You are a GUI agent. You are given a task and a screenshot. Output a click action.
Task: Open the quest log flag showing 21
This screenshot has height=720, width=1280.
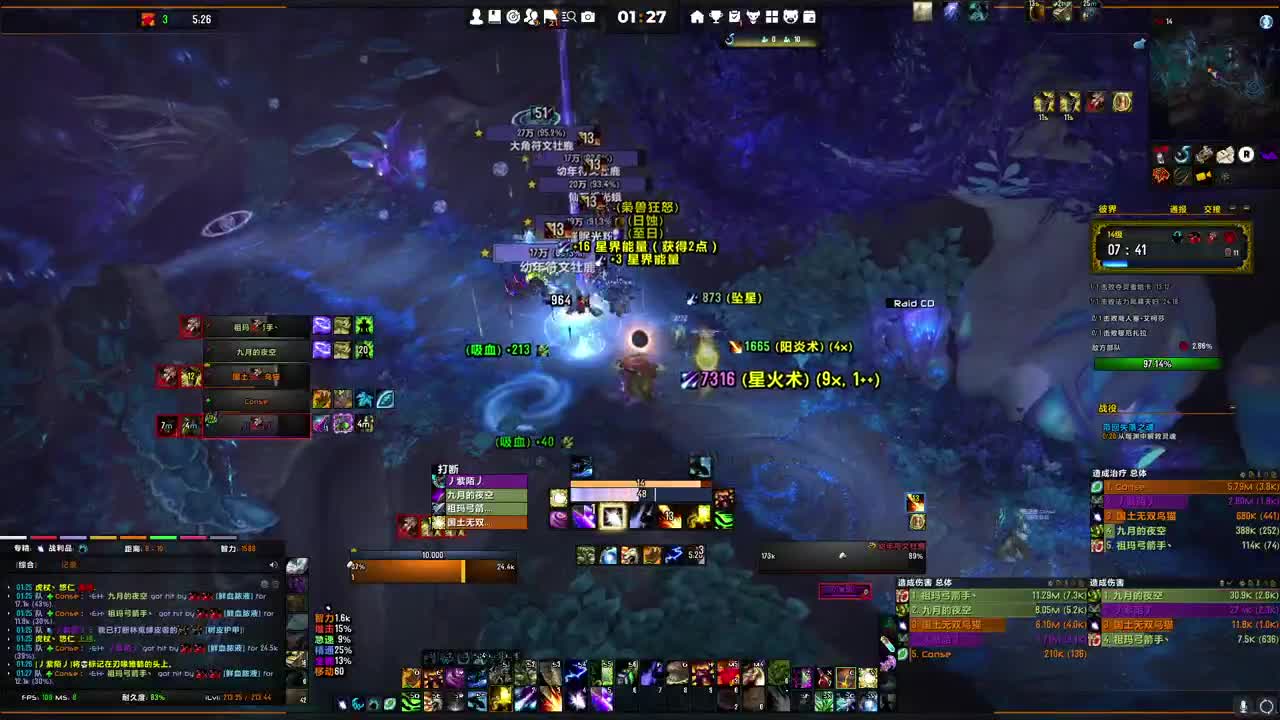[x=550, y=16]
